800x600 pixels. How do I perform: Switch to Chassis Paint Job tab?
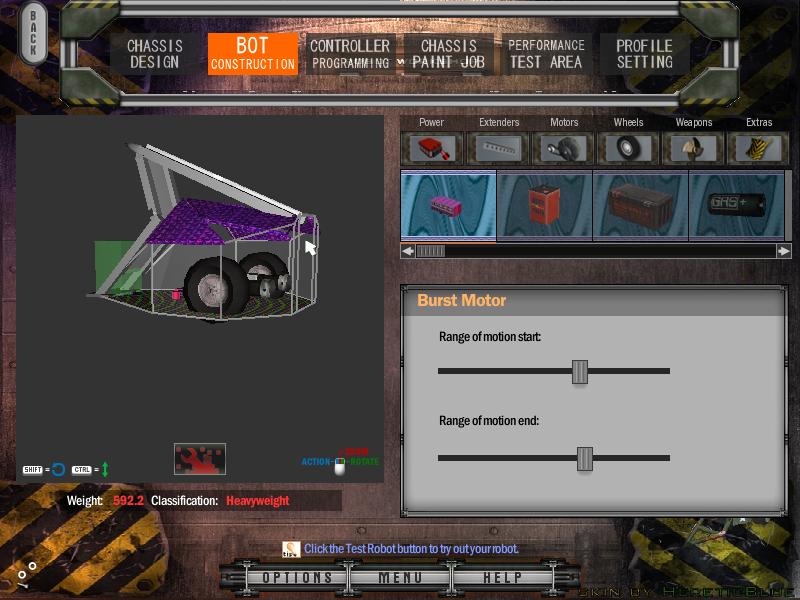coord(449,54)
